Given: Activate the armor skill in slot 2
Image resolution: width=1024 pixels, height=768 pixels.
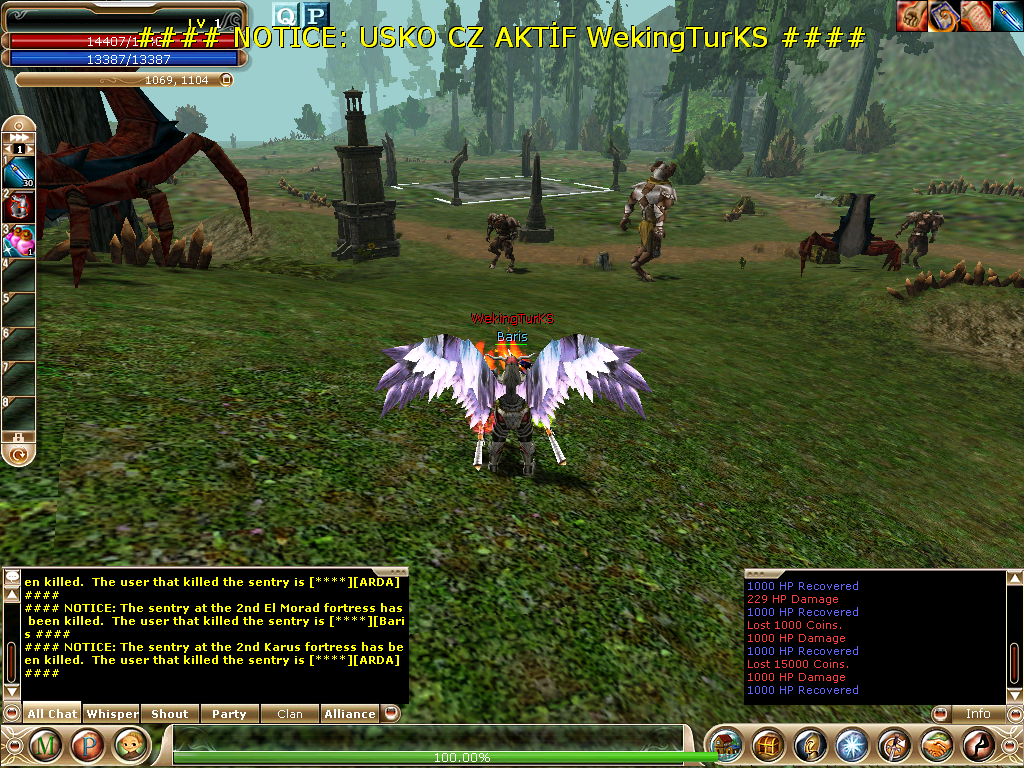Looking at the screenshot, I should tap(21, 207).
